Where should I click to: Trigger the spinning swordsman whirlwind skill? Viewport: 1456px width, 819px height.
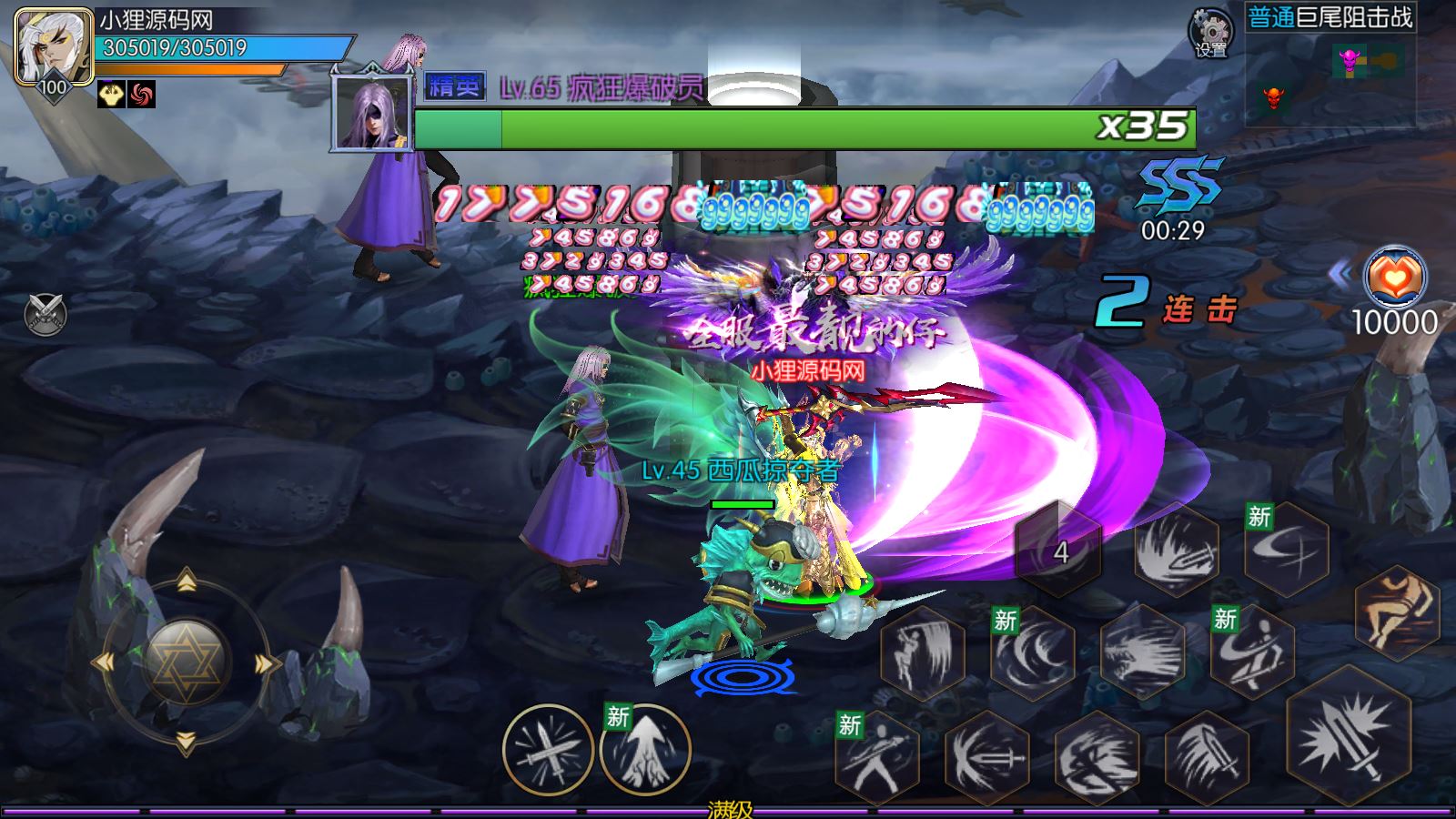(1252, 649)
